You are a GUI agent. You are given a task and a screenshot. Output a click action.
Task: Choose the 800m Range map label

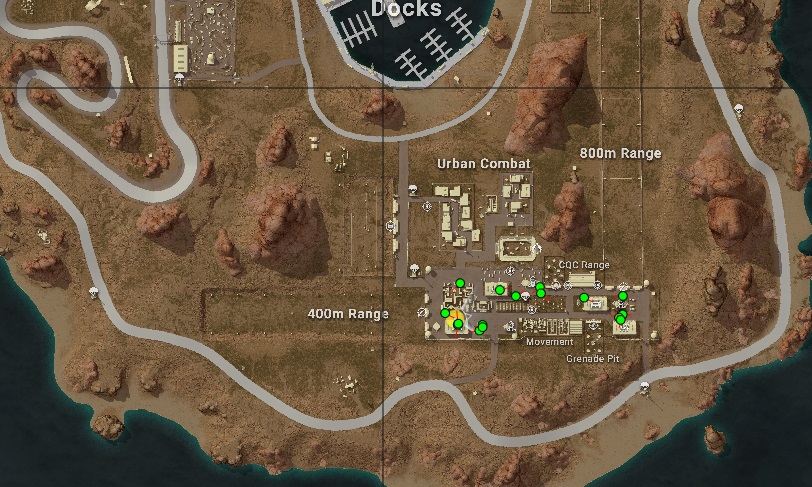tap(620, 153)
